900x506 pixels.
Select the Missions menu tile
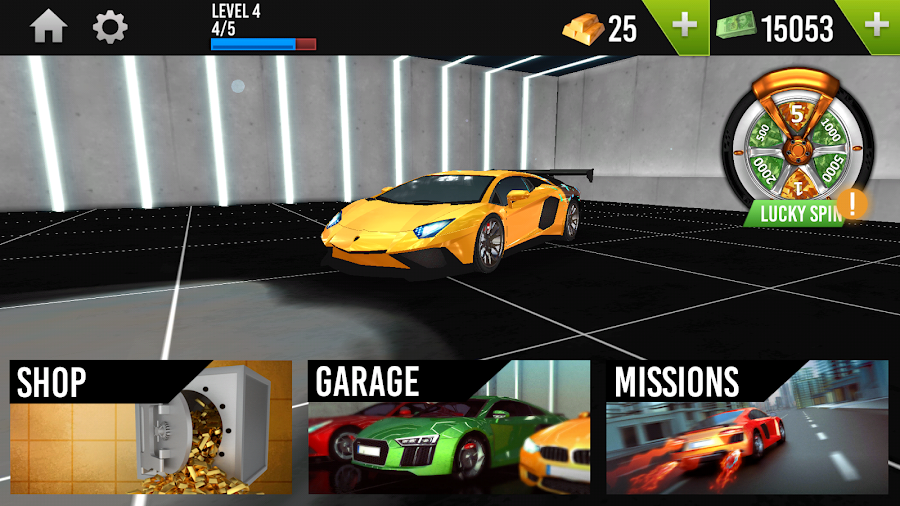[747, 427]
